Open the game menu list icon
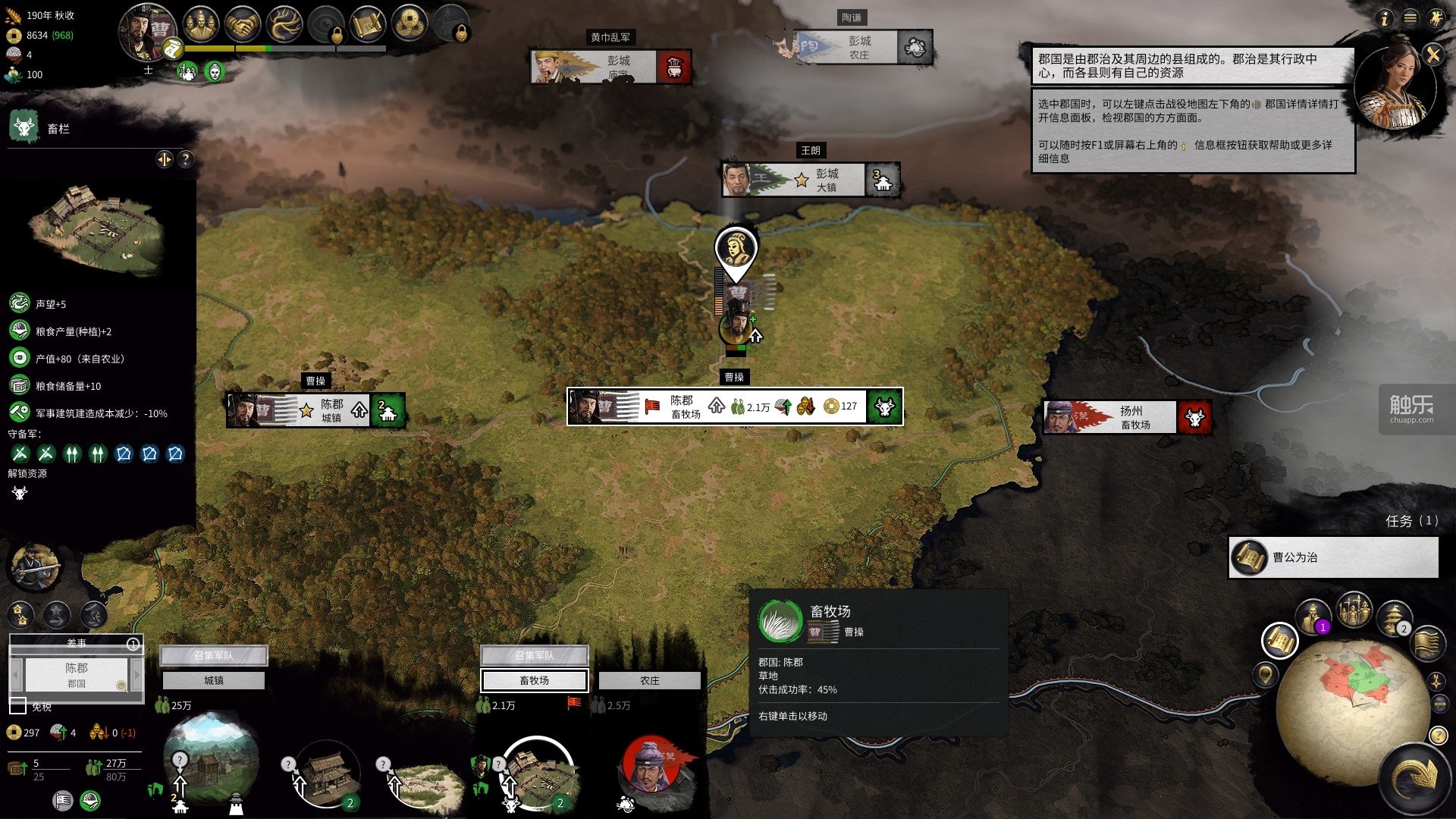This screenshot has width=1456, height=819. click(1410, 18)
